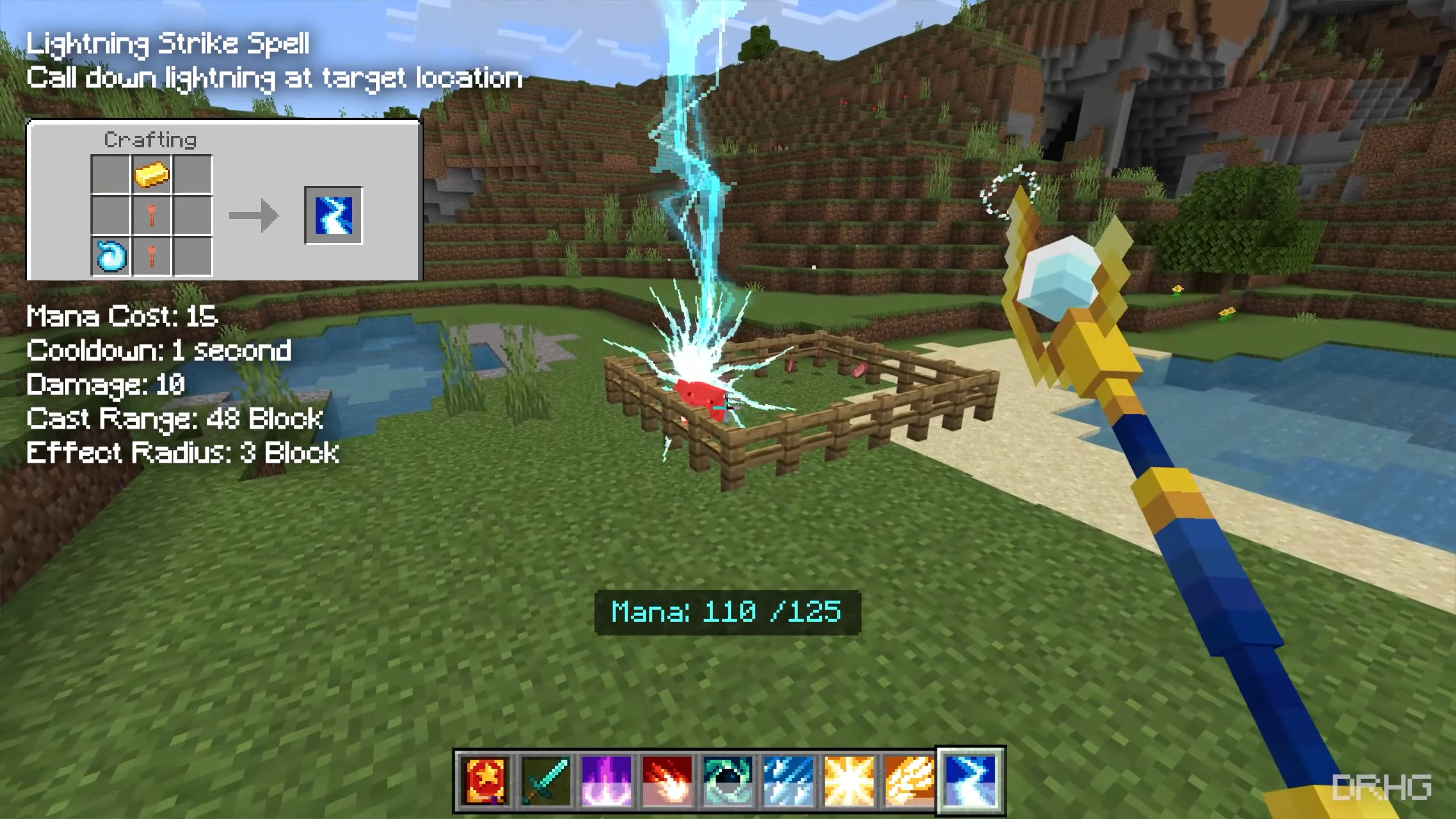Click the selected lightning strike hotbar slot
Viewport: 1456px width, 819px height.
[970, 781]
